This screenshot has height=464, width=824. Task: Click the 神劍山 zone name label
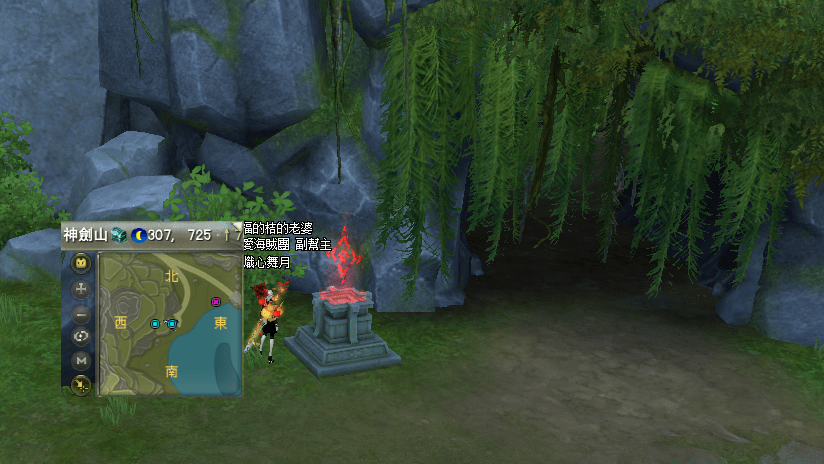point(85,235)
